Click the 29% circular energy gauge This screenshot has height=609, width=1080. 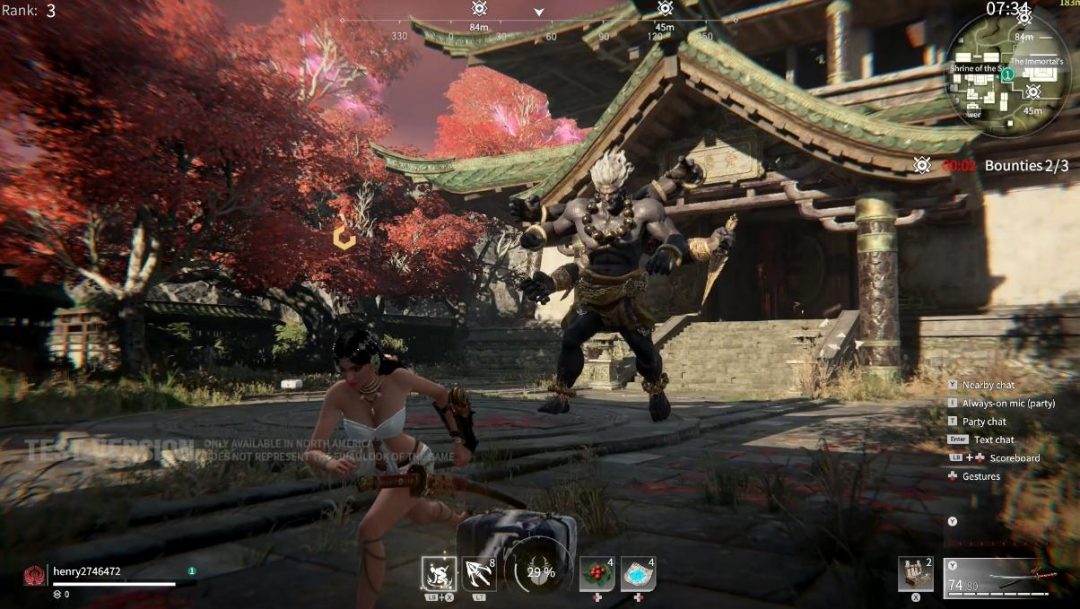click(541, 573)
